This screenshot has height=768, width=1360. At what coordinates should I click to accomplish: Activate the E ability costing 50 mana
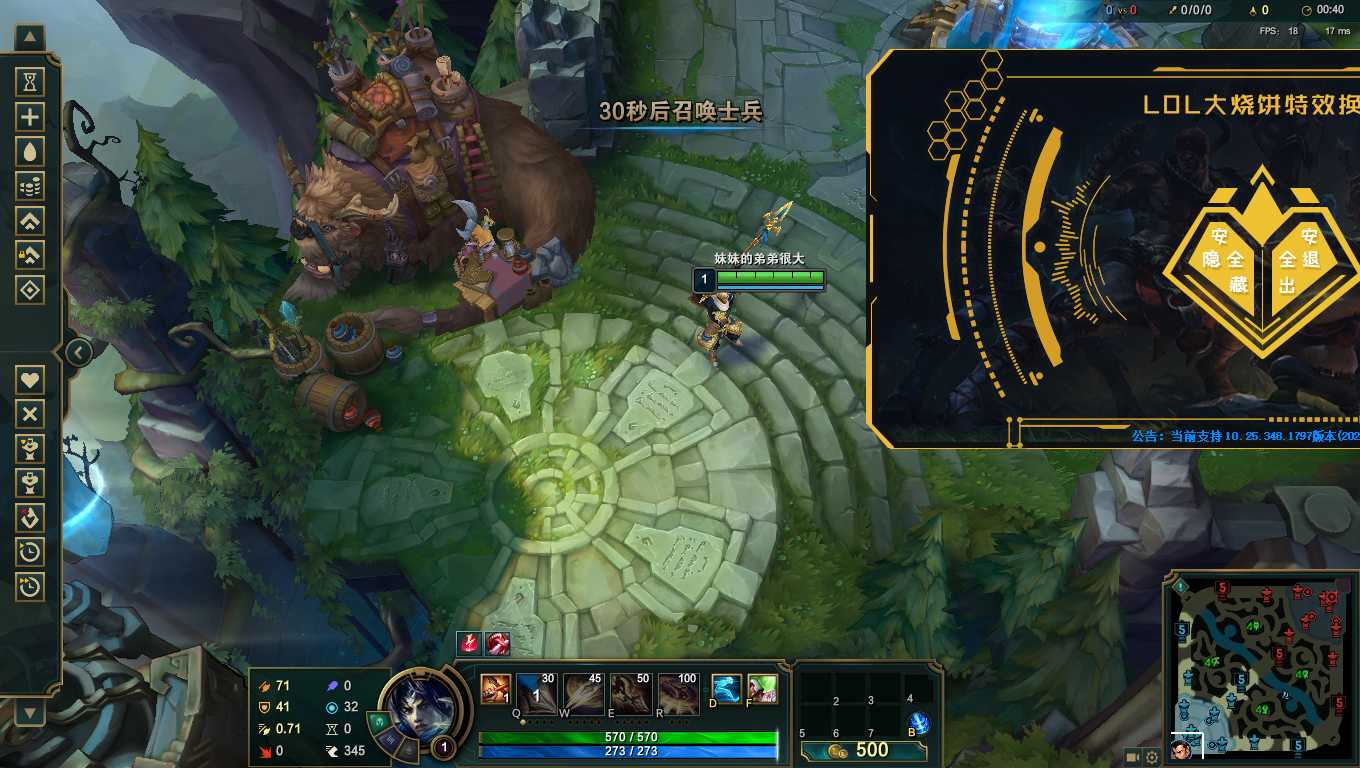[630, 692]
